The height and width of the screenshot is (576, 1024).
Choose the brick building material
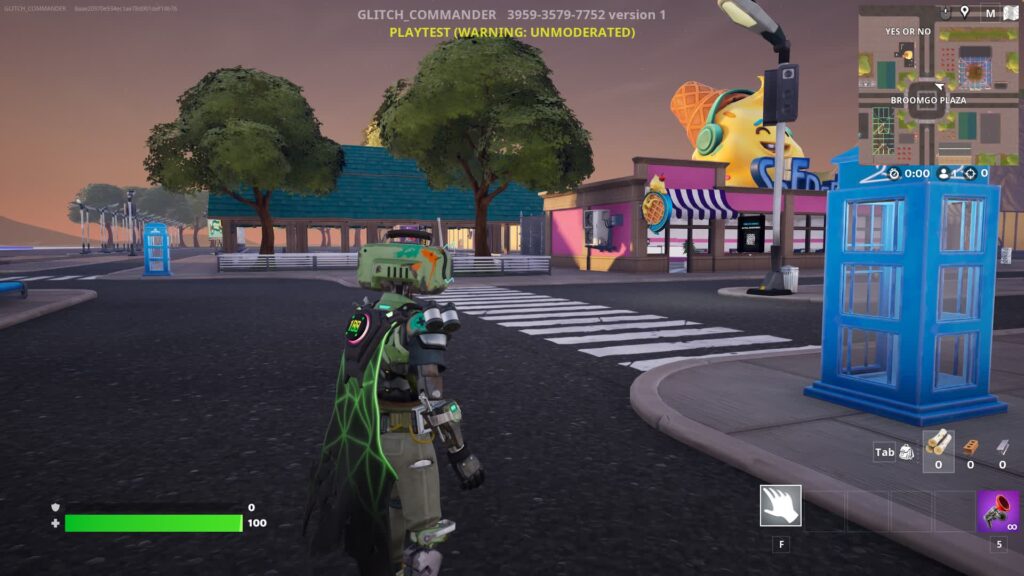(x=970, y=446)
